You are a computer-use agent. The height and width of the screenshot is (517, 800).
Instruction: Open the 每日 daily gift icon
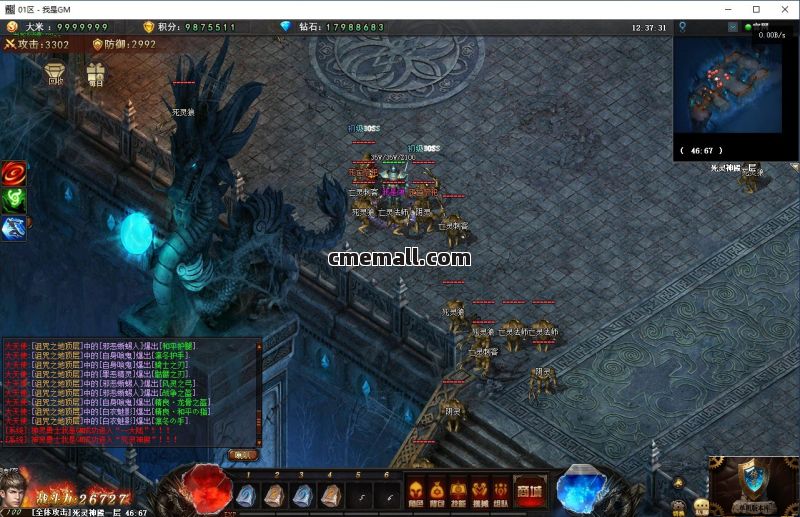(x=96, y=73)
